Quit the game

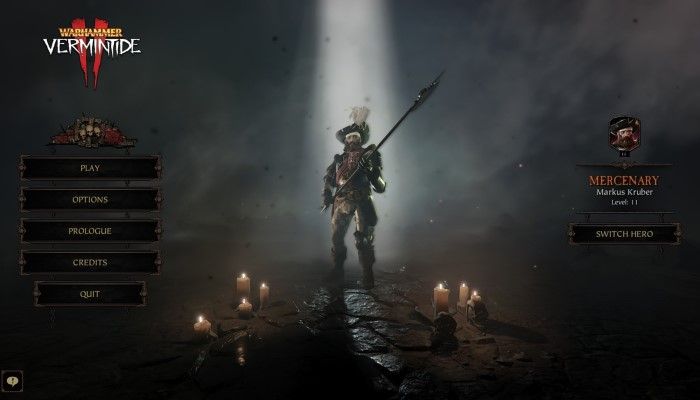(89, 294)
